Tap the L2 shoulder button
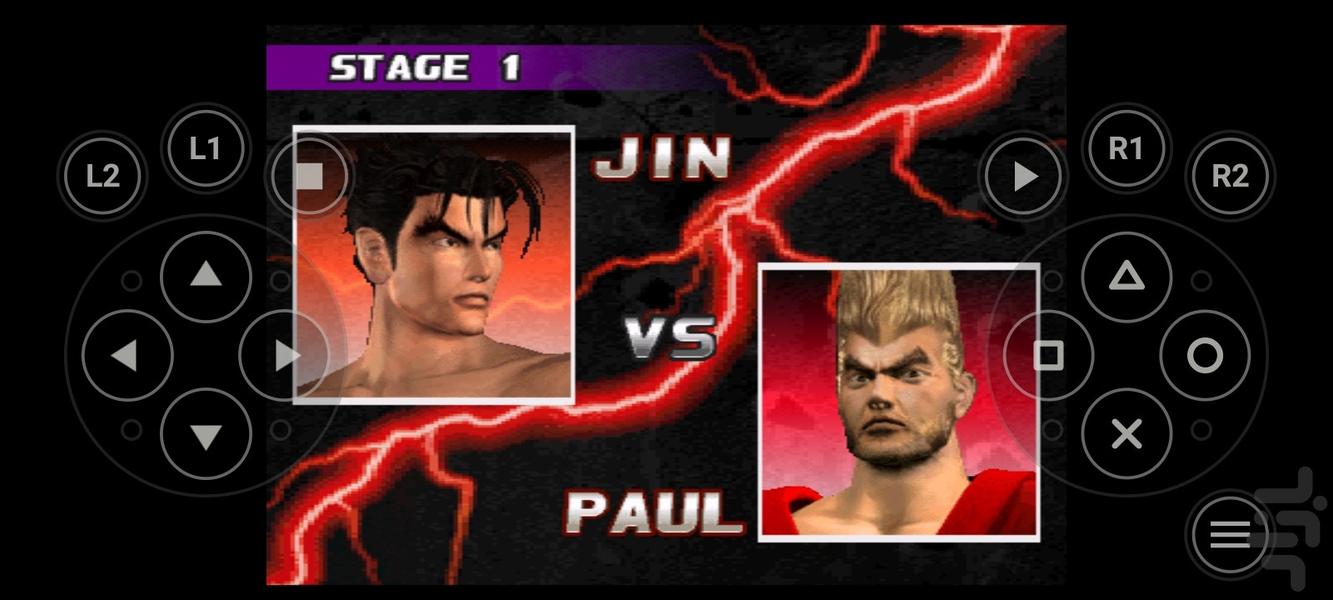The height and width of the screenshot is (600, 1333). click(x=103, y=176)
